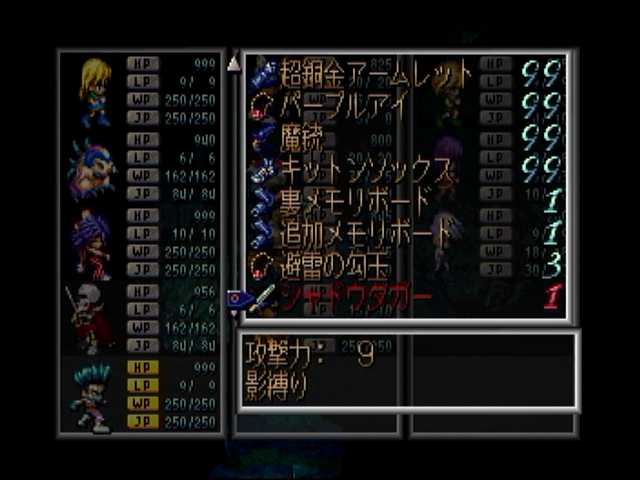Select the blonde-haired character in party list
Screen dimensions: 640x480
click(95, 90)
